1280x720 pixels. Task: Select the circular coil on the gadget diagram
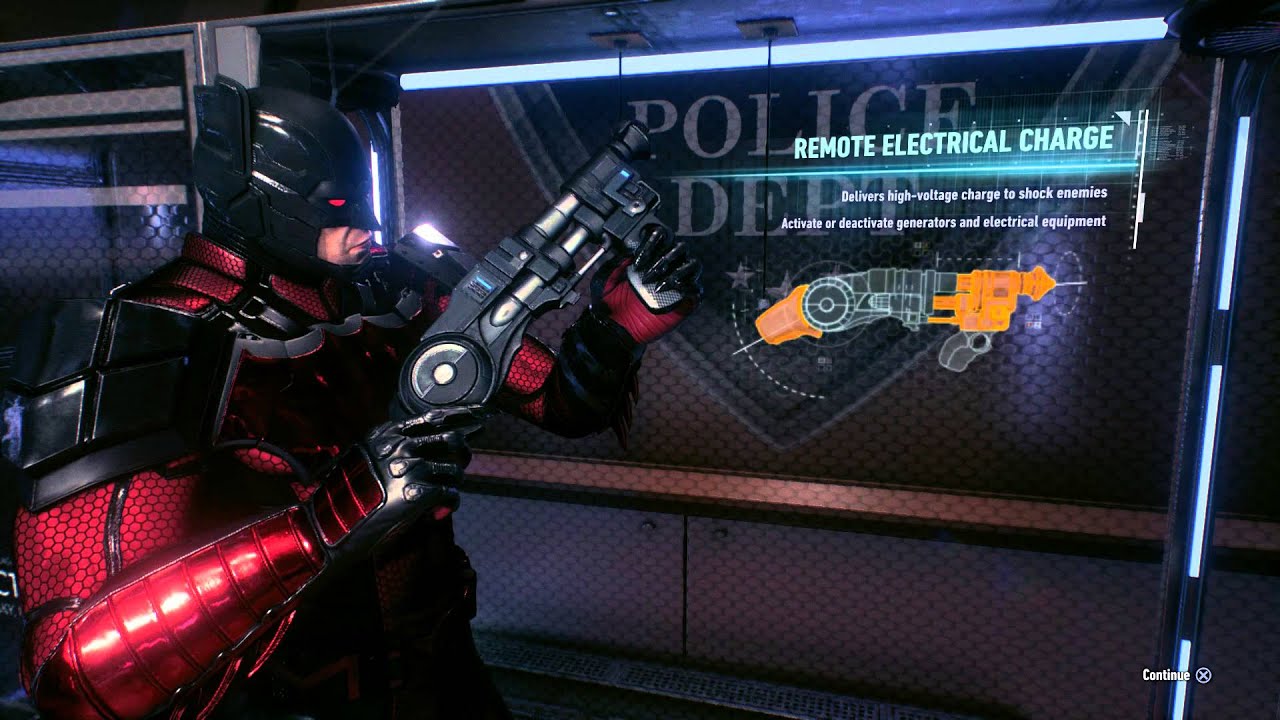click(x=828, y=303)
